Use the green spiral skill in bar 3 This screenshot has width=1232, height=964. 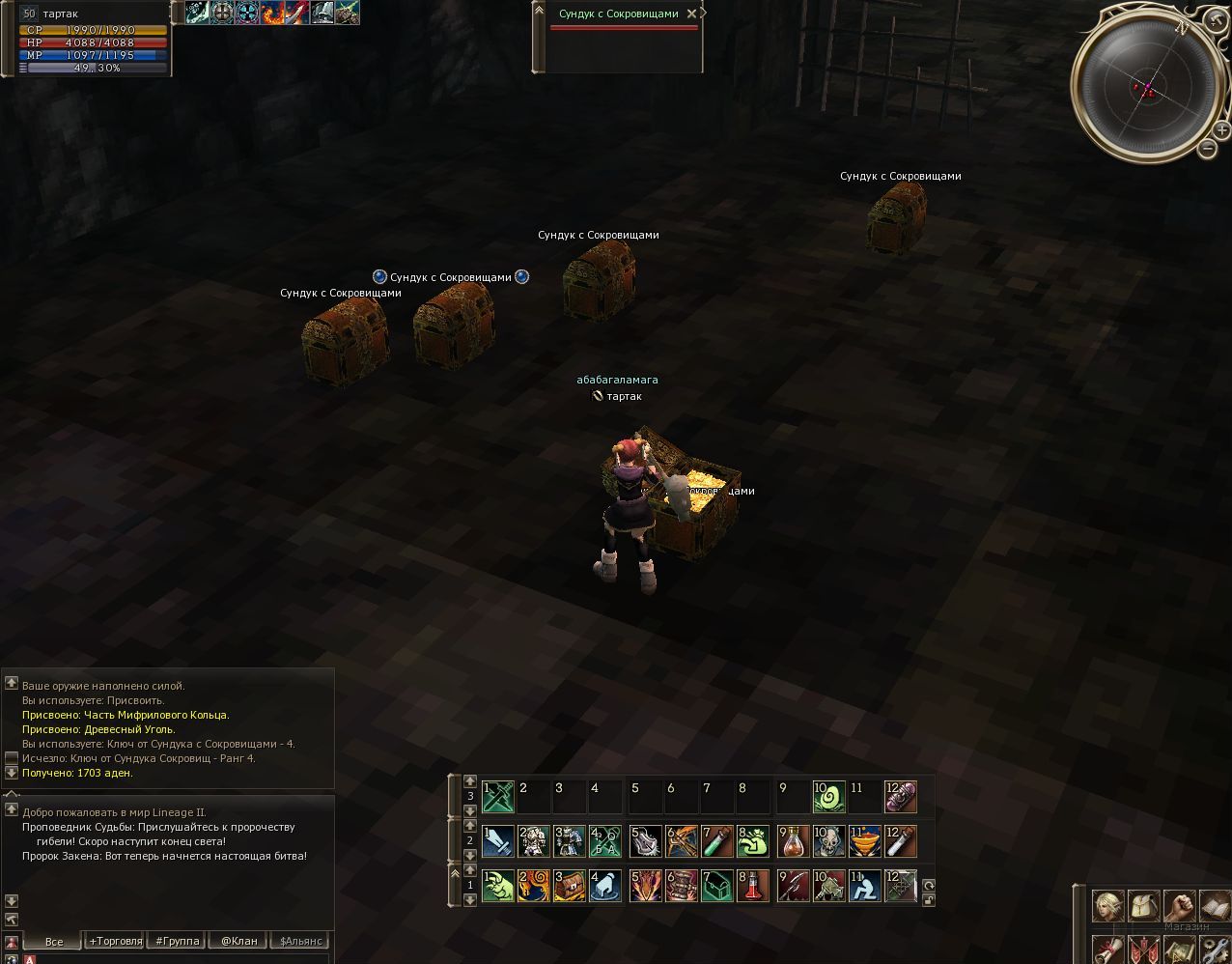829,797
